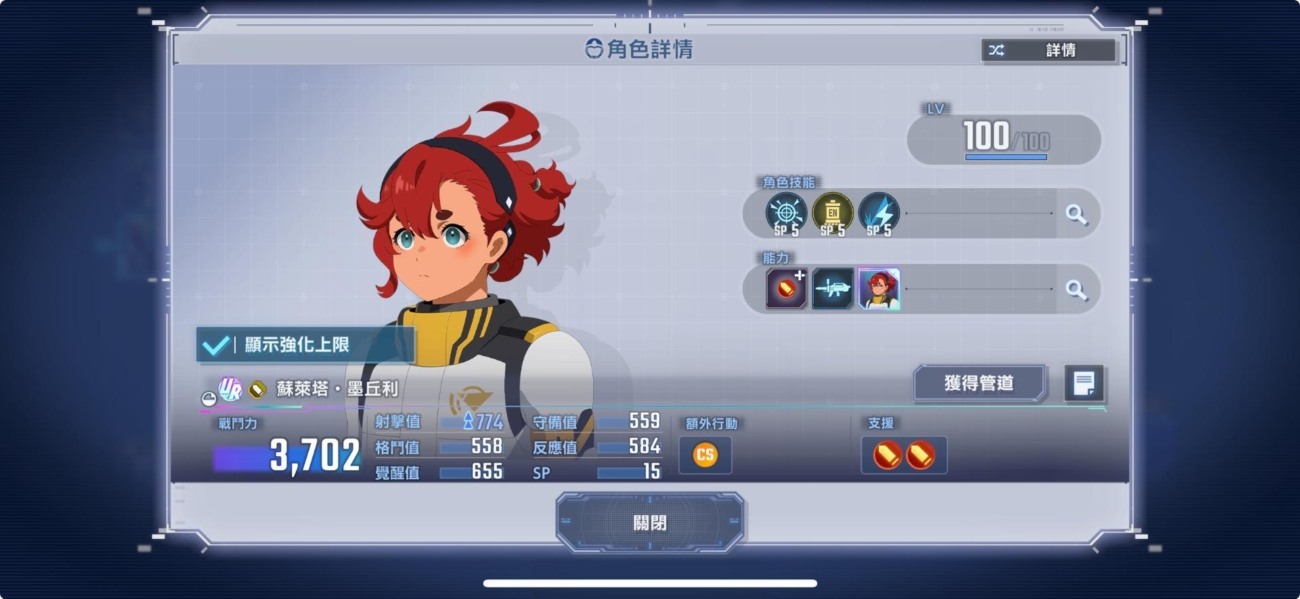Select the beam rifle ability icon
1300x599 pixels.
(832, 289)
